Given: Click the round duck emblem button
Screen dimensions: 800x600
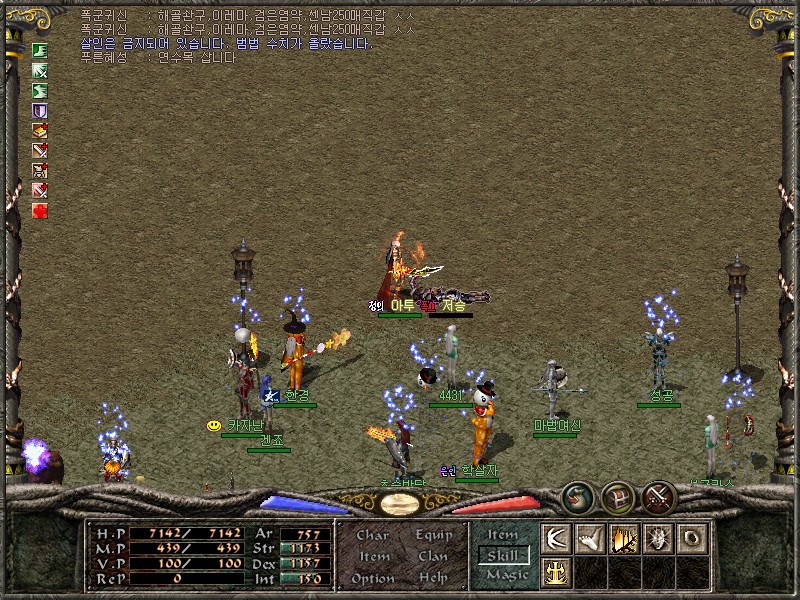Looking at the screenshot, I should (x=577, y=497).
